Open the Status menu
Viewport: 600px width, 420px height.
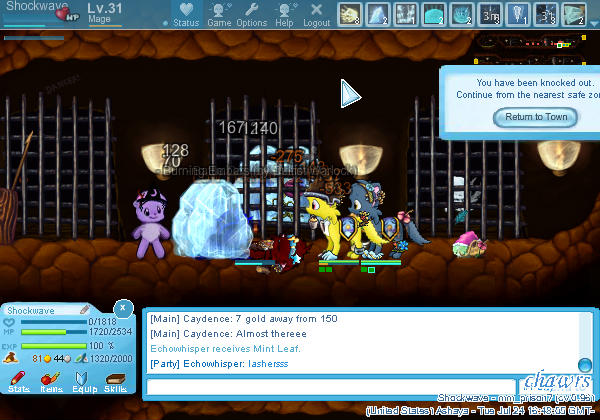(x=185, y=15)
